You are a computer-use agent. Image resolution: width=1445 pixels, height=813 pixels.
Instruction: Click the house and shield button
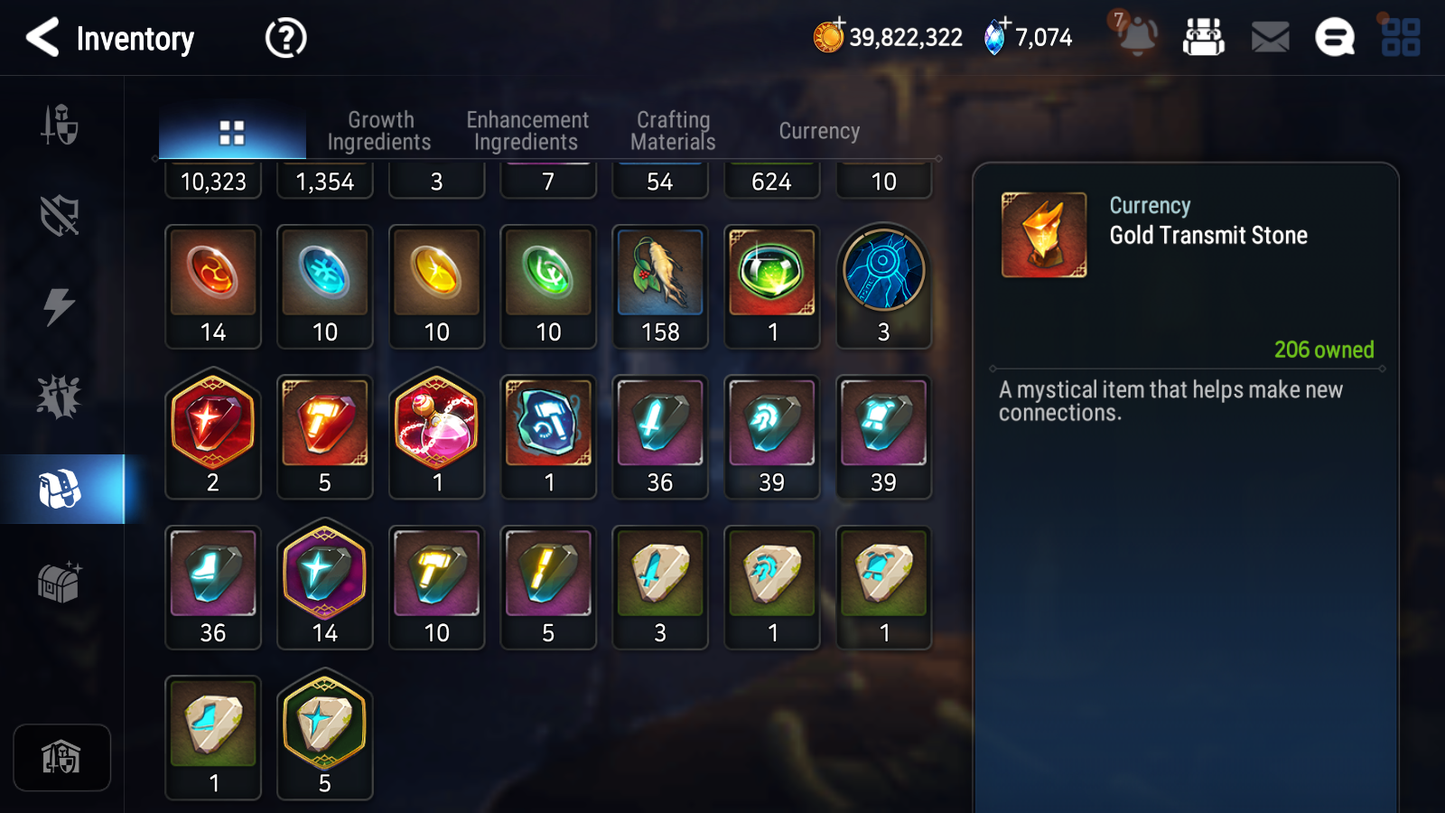61,757
